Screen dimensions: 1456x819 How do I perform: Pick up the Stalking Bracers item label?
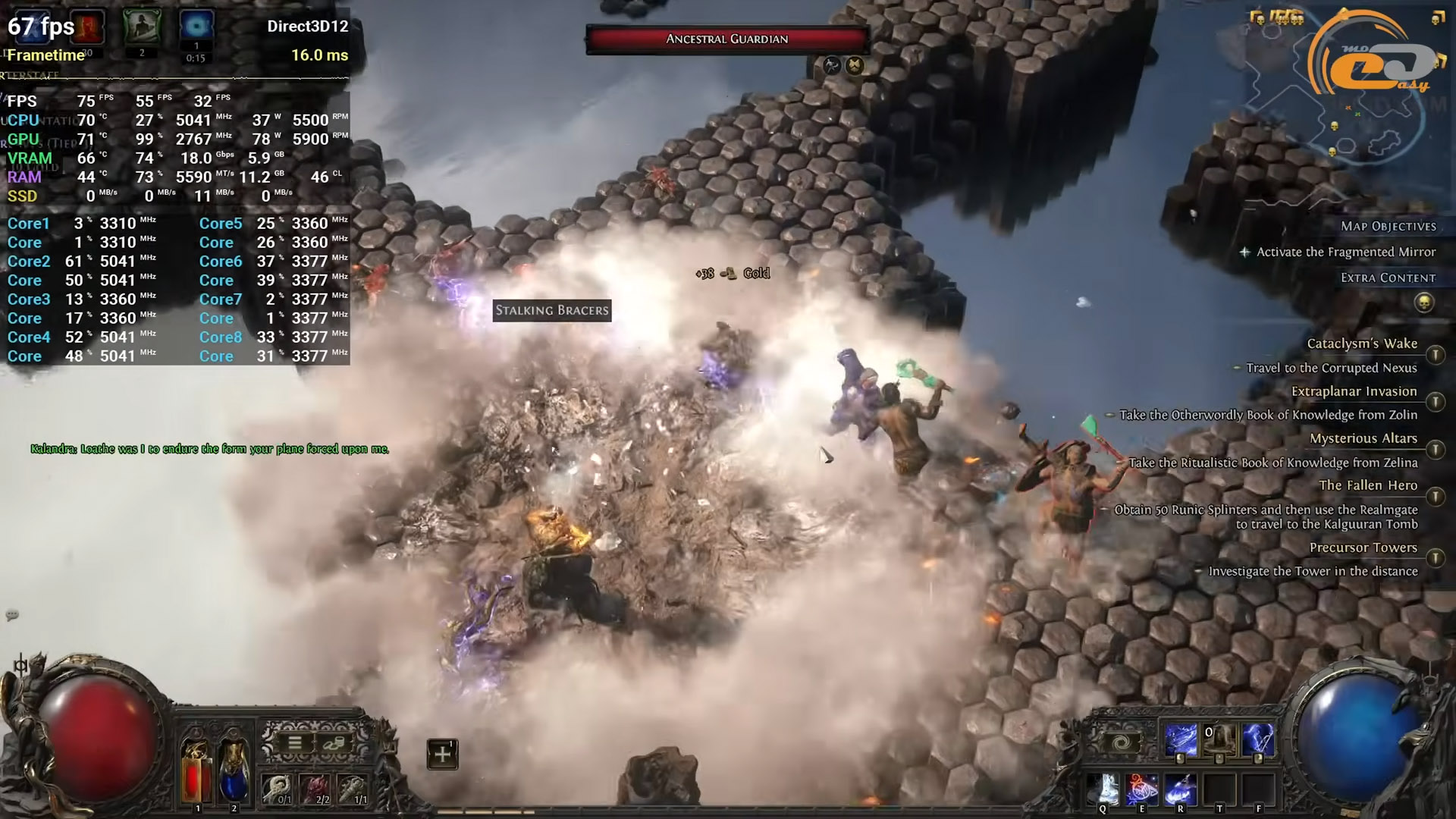coord(552,310)
